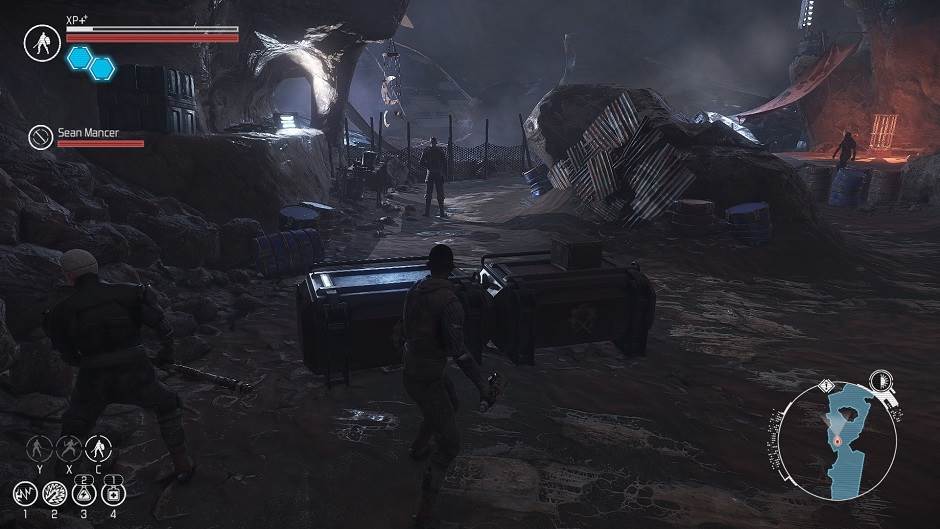
Task: Use the energy flask item in slot 3
Action: pos(85,493)
